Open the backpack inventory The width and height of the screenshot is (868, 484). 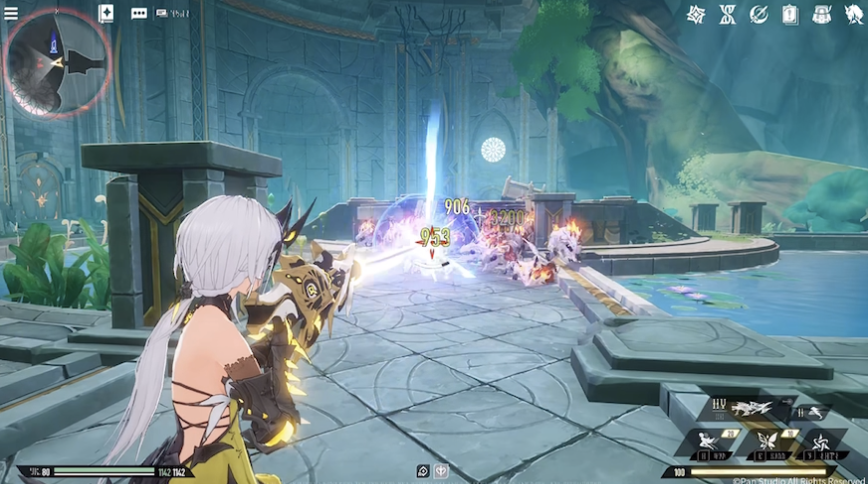(x=821, y=14)
